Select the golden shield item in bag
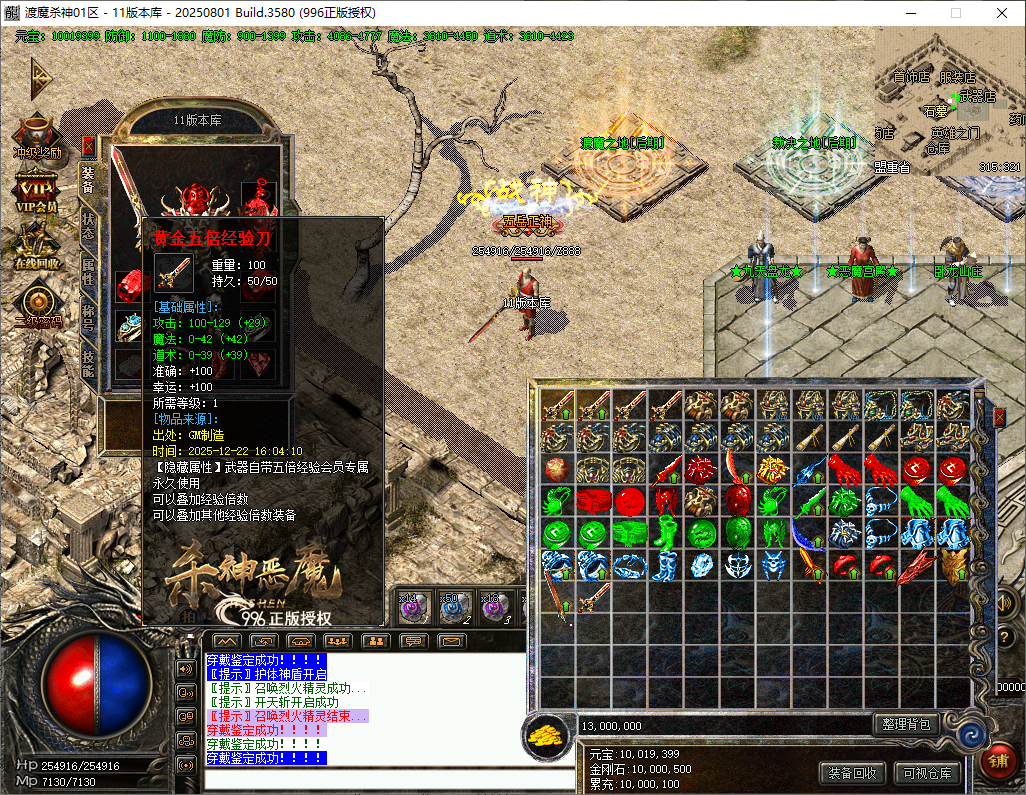Screen dimensions: 1026x795 click(953, 566)
